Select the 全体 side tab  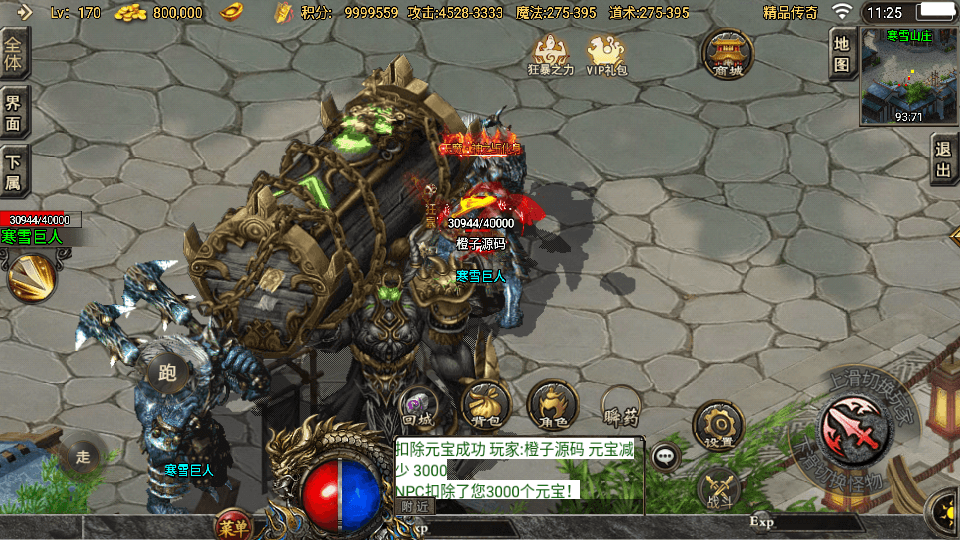[x=15, y=52]
